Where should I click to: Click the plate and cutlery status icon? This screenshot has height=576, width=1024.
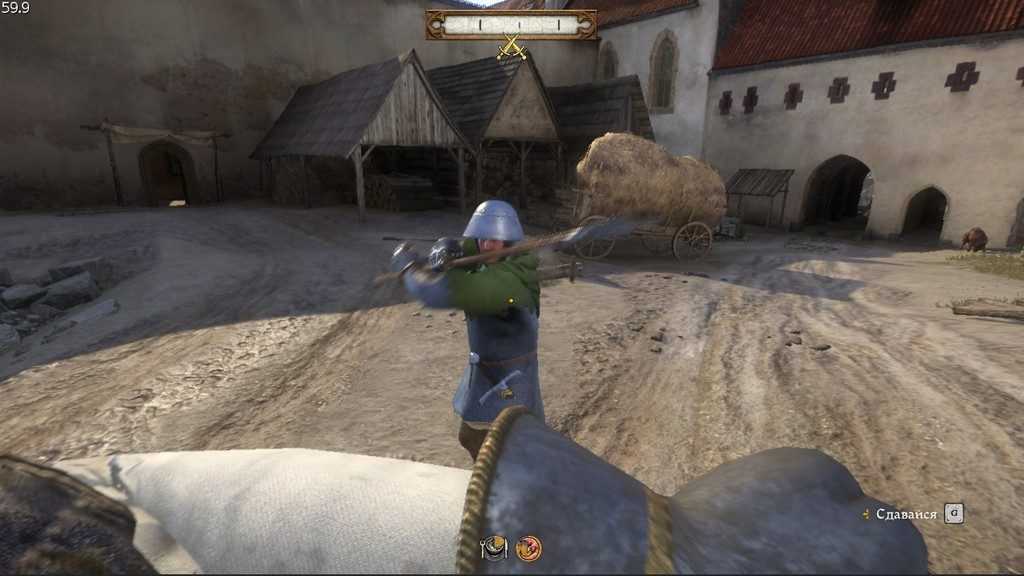[494, 548]
